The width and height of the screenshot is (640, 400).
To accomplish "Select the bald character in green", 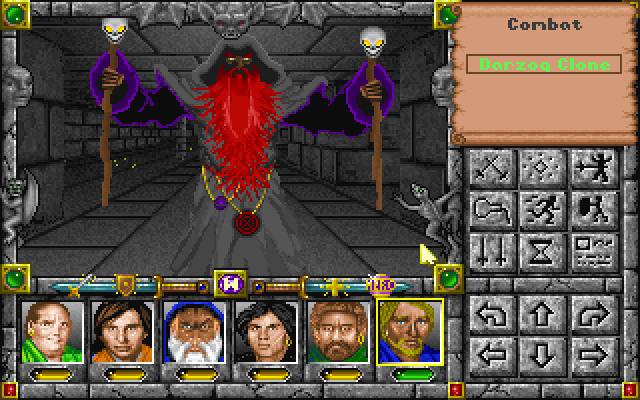I will click(52, 332).
